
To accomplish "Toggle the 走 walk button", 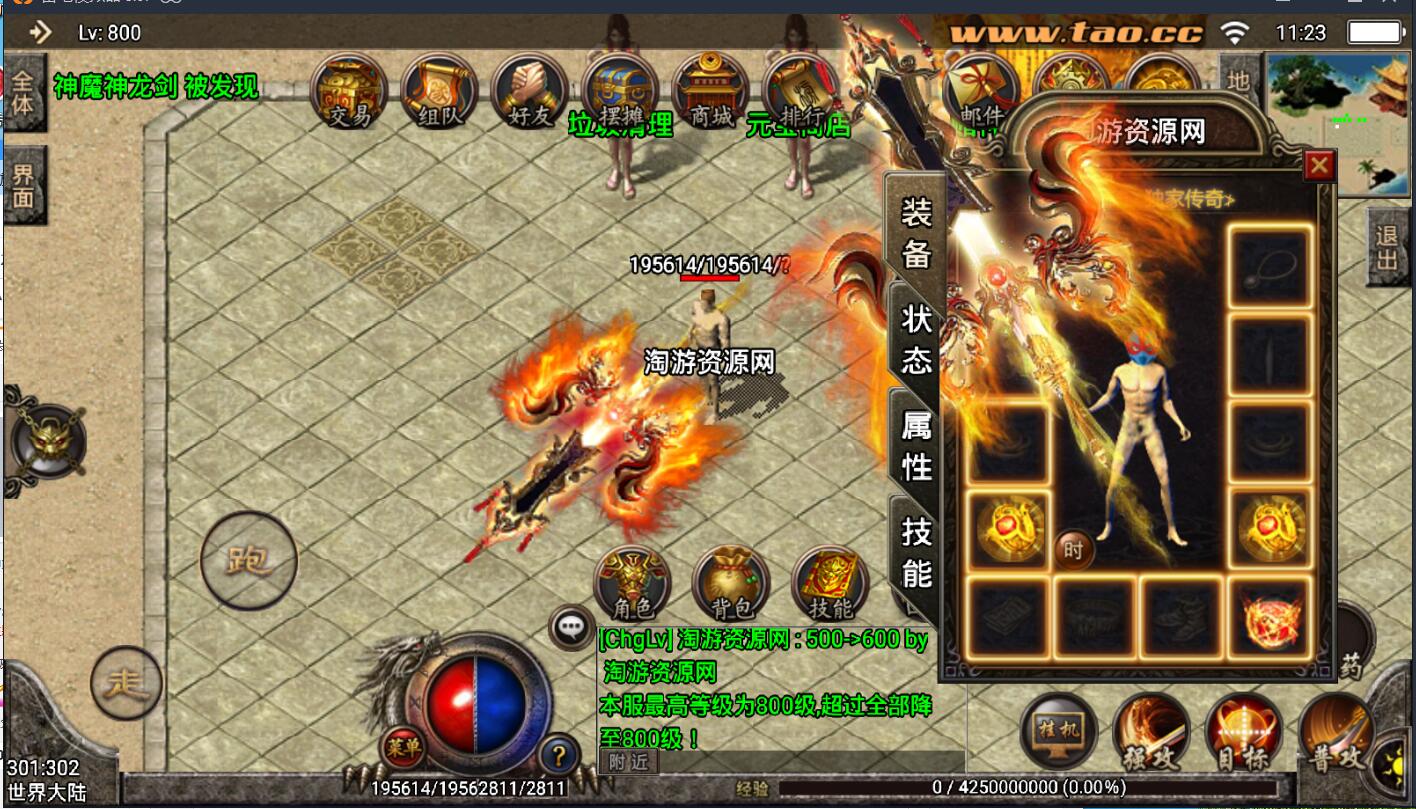I will point(127,683).
